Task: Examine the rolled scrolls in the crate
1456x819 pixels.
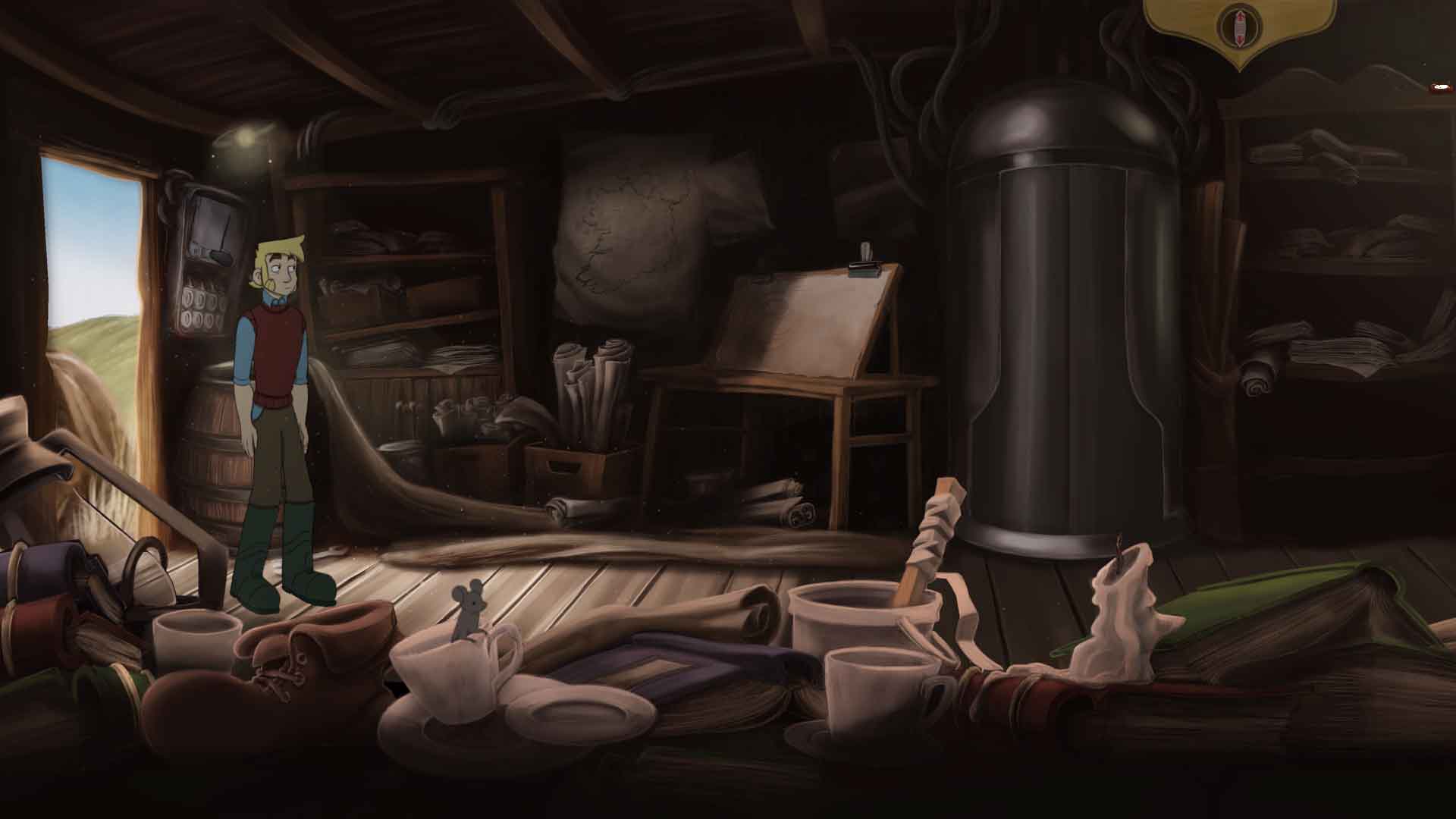Action: coord(591,394)
